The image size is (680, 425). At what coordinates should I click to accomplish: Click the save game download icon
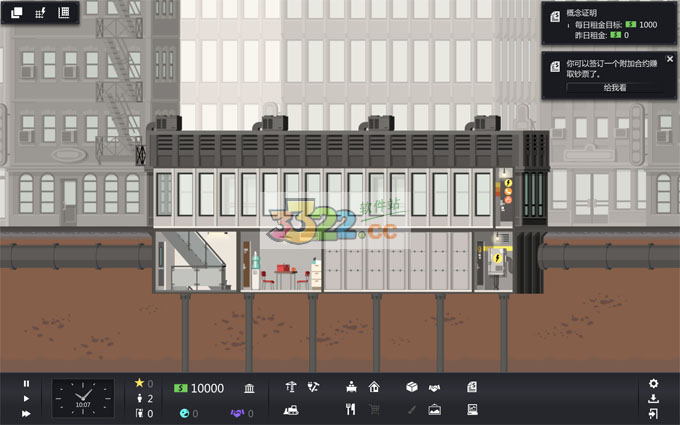coord(653,398)
